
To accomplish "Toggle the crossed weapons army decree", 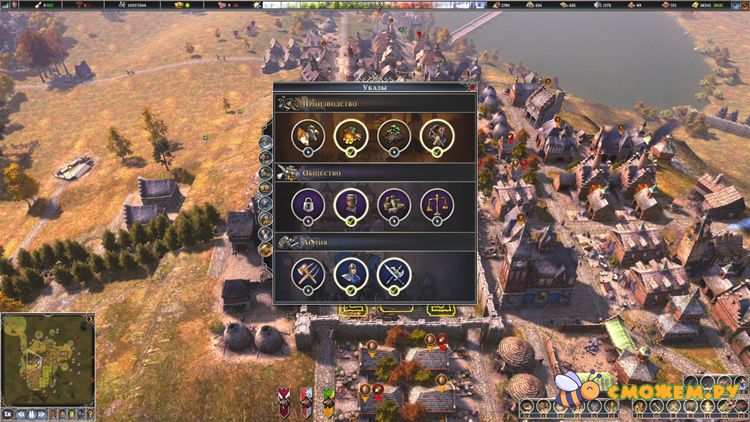I will [x=393, y=273].
